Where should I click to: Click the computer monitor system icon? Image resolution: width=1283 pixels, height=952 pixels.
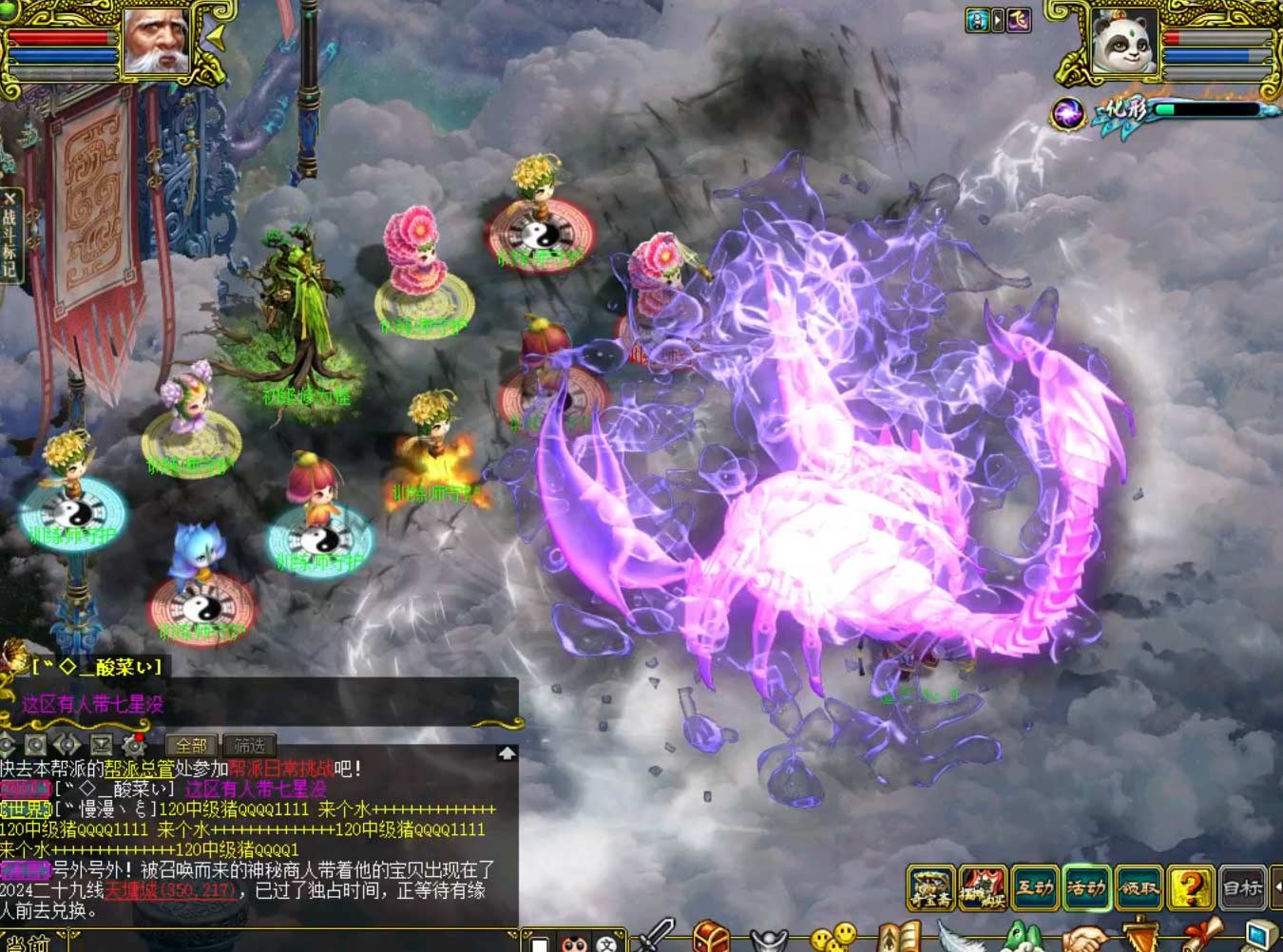[1260, 937]
